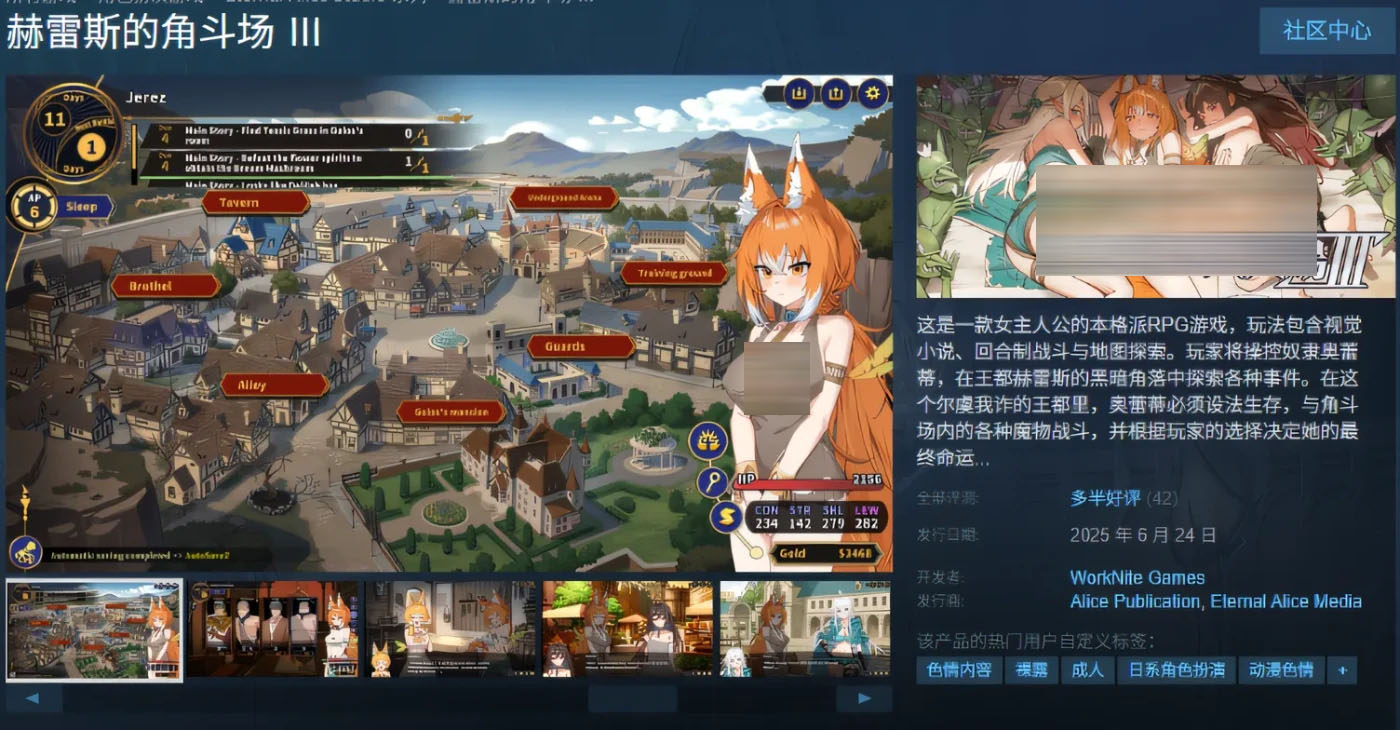Open the save game icon
Screen dimensions: 1400x730
point(797,94)
